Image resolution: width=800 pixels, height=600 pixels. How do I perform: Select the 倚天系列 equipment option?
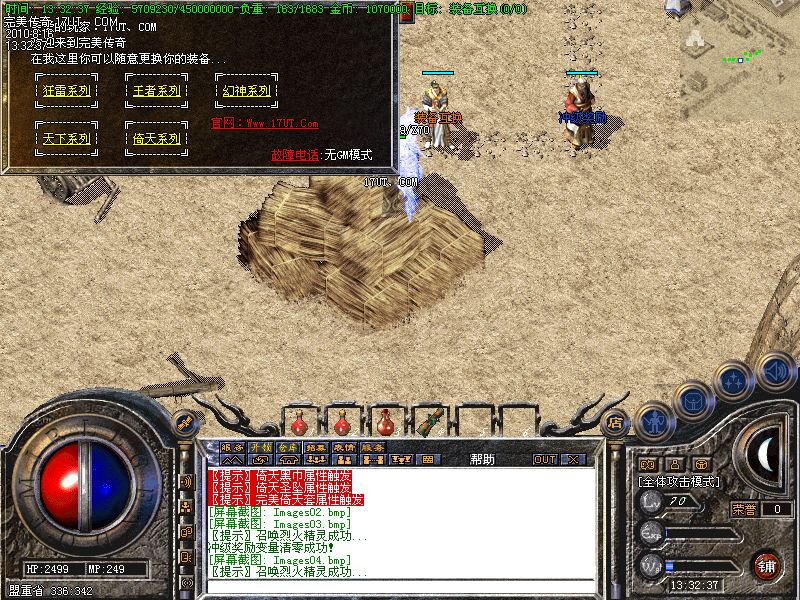[156, 138]
